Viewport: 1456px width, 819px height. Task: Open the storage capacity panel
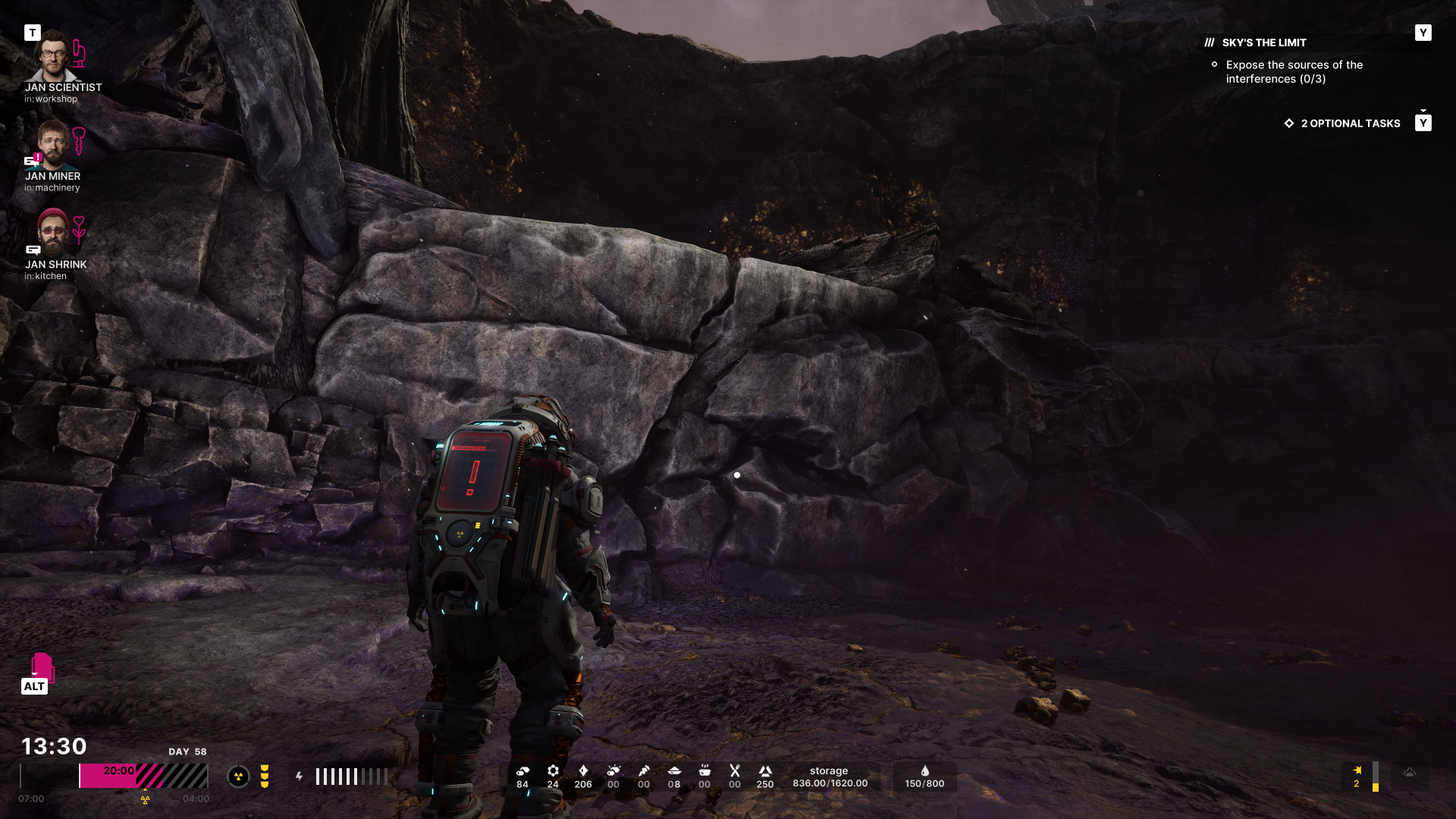click(830, 777)
